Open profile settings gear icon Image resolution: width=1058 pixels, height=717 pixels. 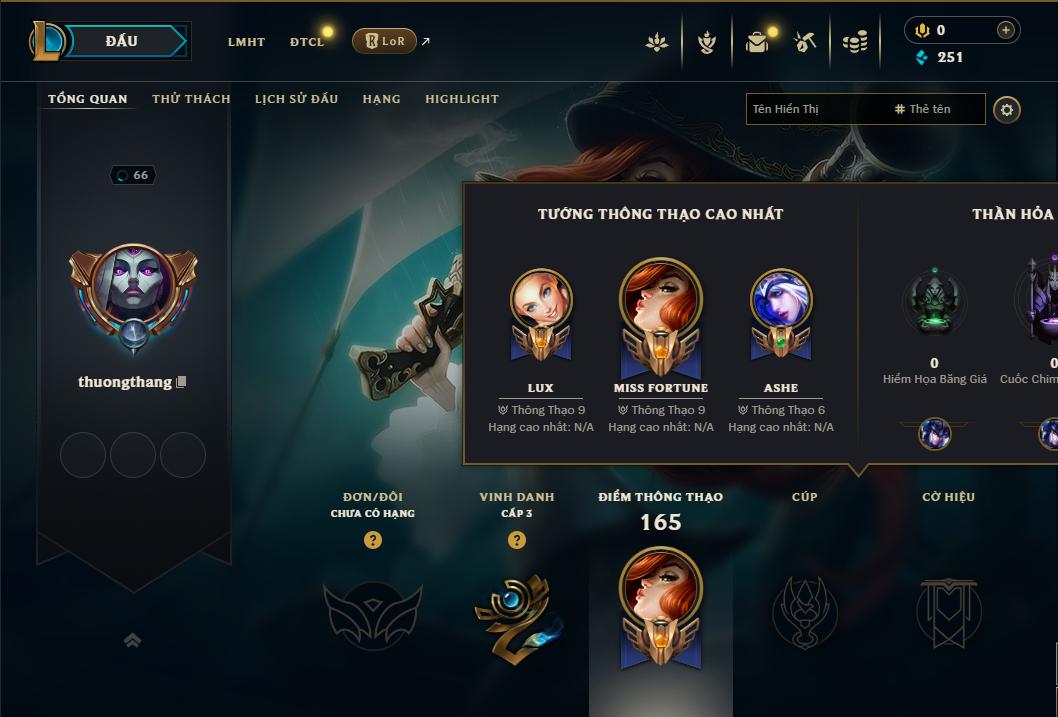pyautogui.click(x=1007, y=109)
